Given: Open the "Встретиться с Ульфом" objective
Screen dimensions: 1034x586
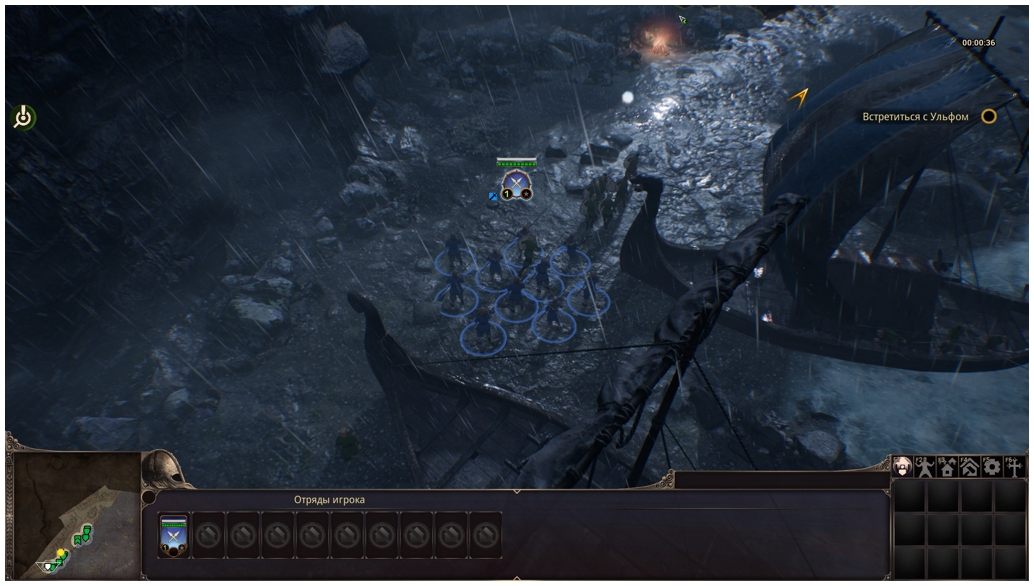Looking at the screenshot, I should point(915,117).
